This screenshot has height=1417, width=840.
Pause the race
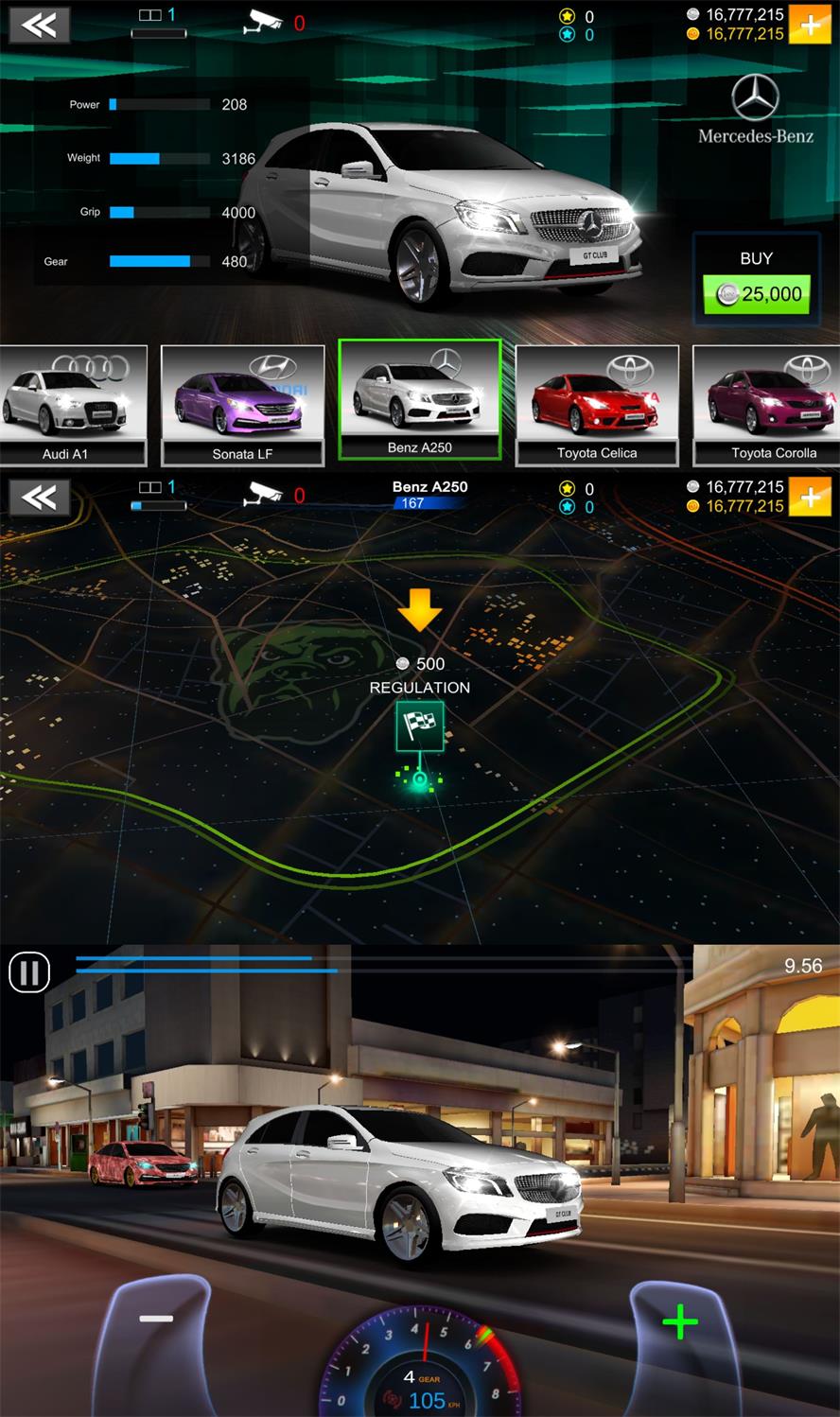pyautogui.click(x=29, y=972)
